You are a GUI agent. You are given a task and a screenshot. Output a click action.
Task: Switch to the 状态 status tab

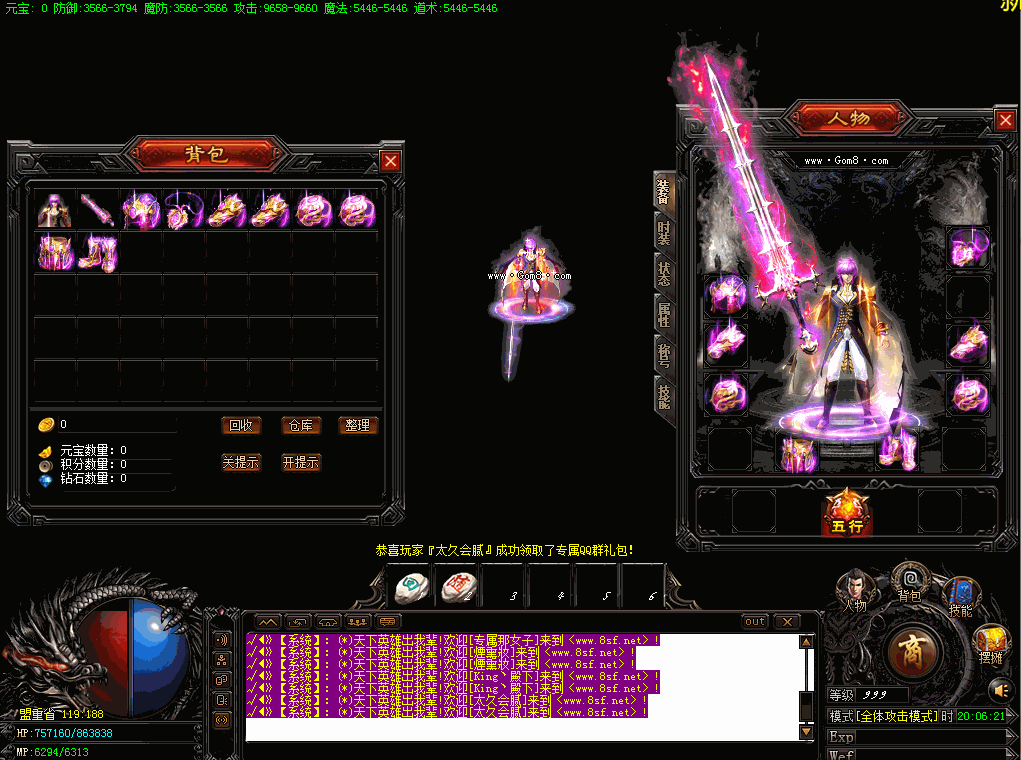(663, 274)
